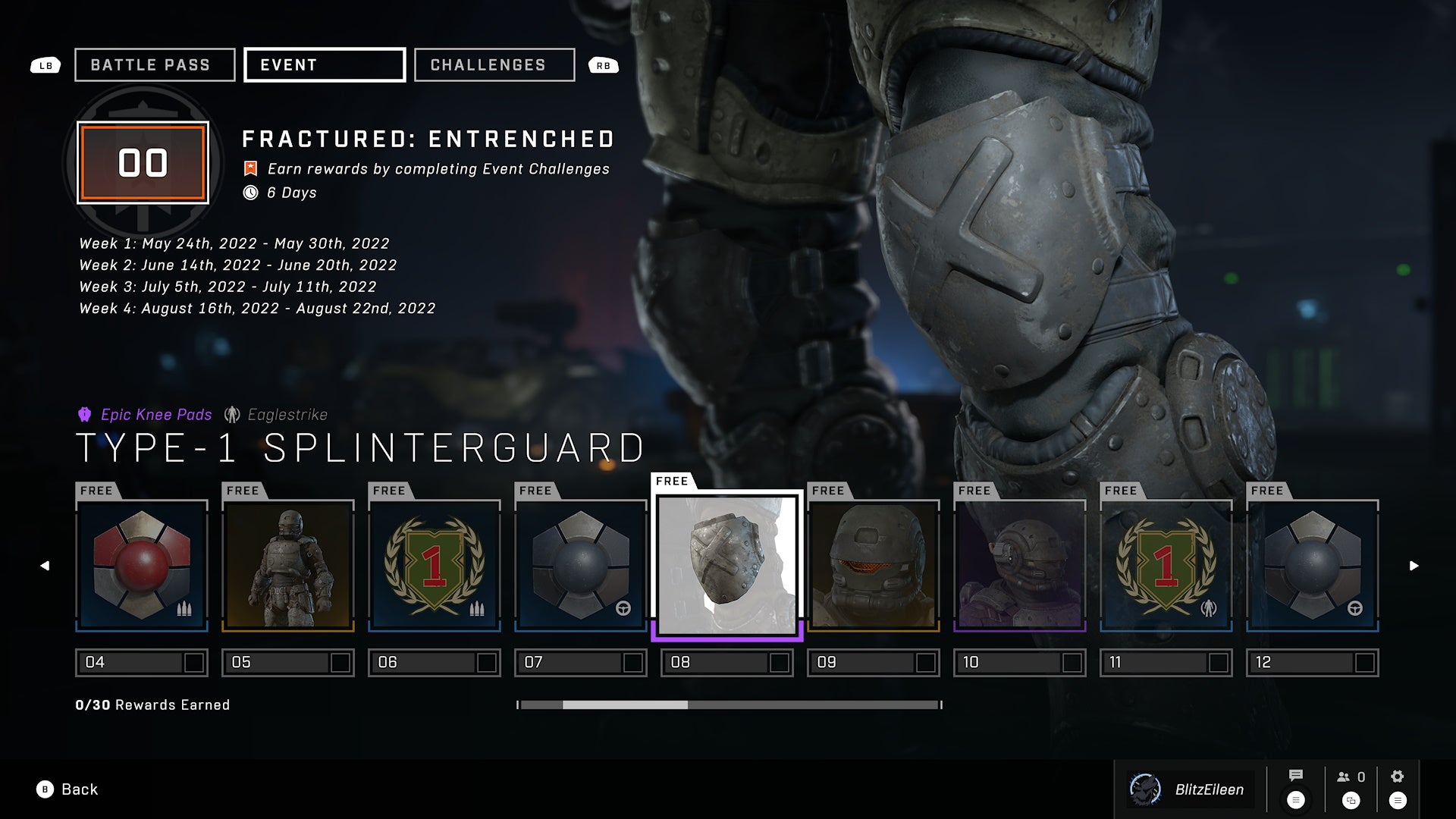This screenshot has height=819, width=1456.
Task: Select the Event tab
Action: 324,65
